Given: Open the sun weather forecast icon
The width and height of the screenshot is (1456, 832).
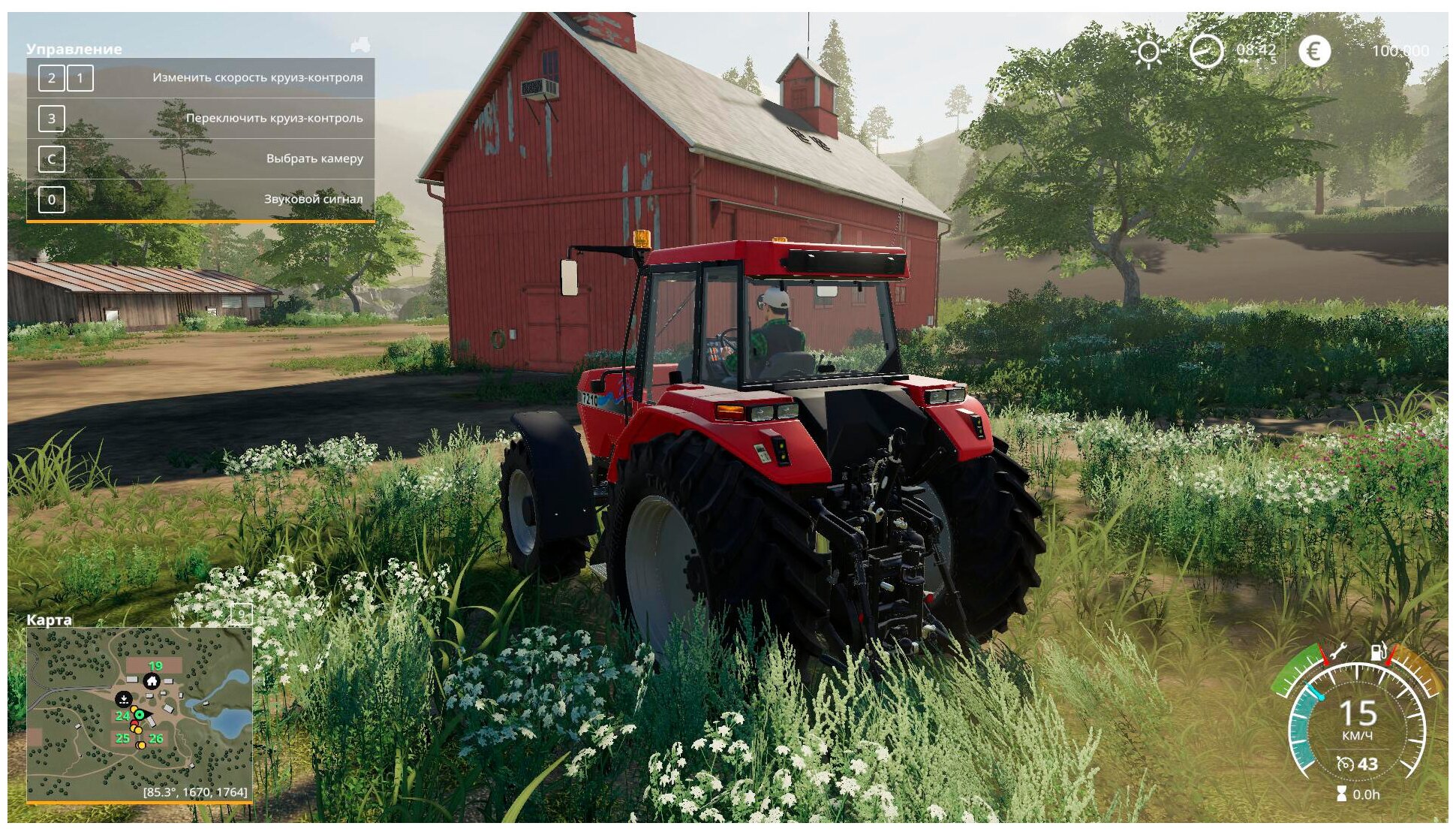Looking at the screenshot, I should point(1148,52).
